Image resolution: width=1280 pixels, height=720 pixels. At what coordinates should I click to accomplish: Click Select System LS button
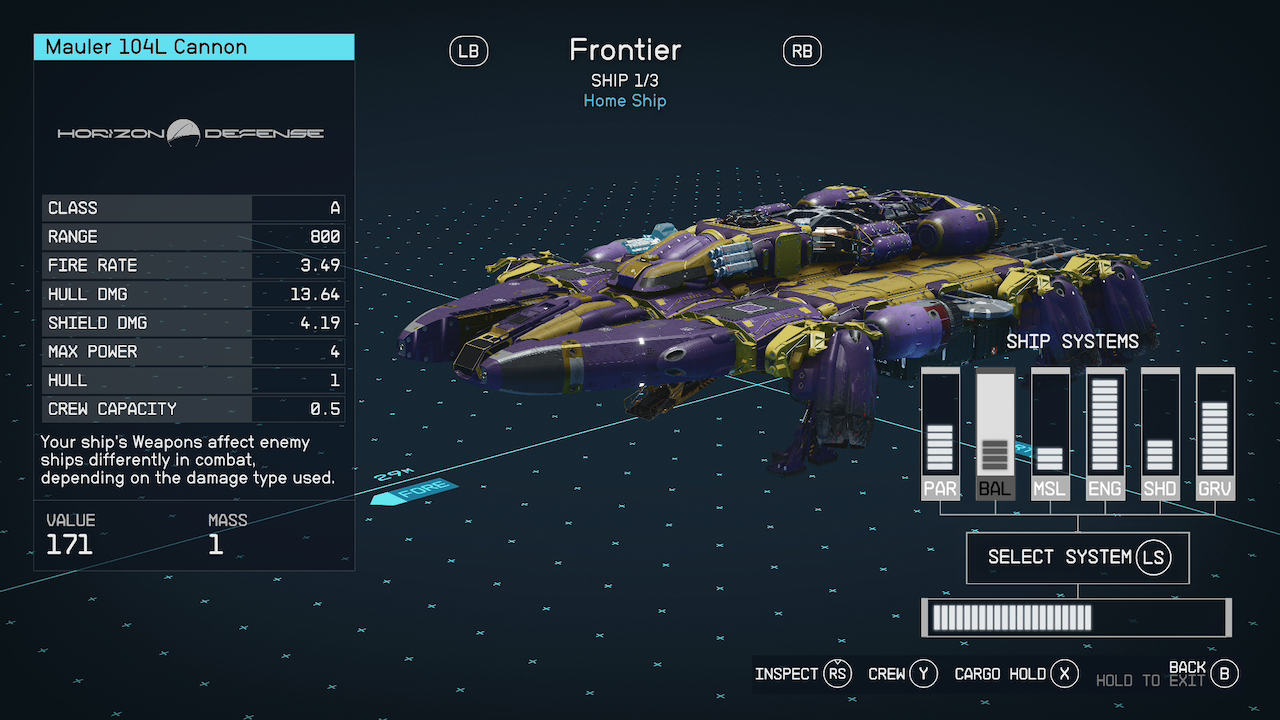click(1076, 557)
